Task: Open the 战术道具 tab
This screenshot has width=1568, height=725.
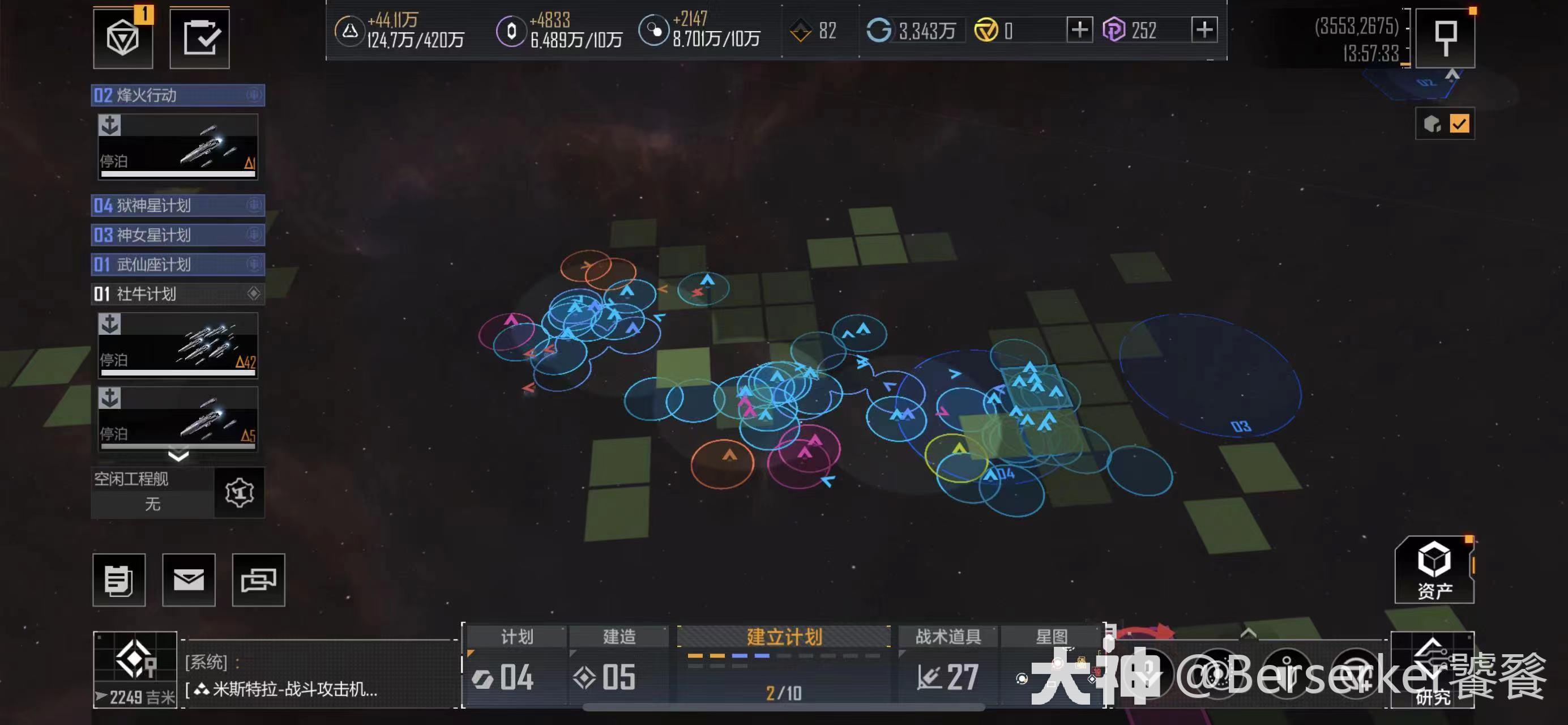Action: point(948,637)
